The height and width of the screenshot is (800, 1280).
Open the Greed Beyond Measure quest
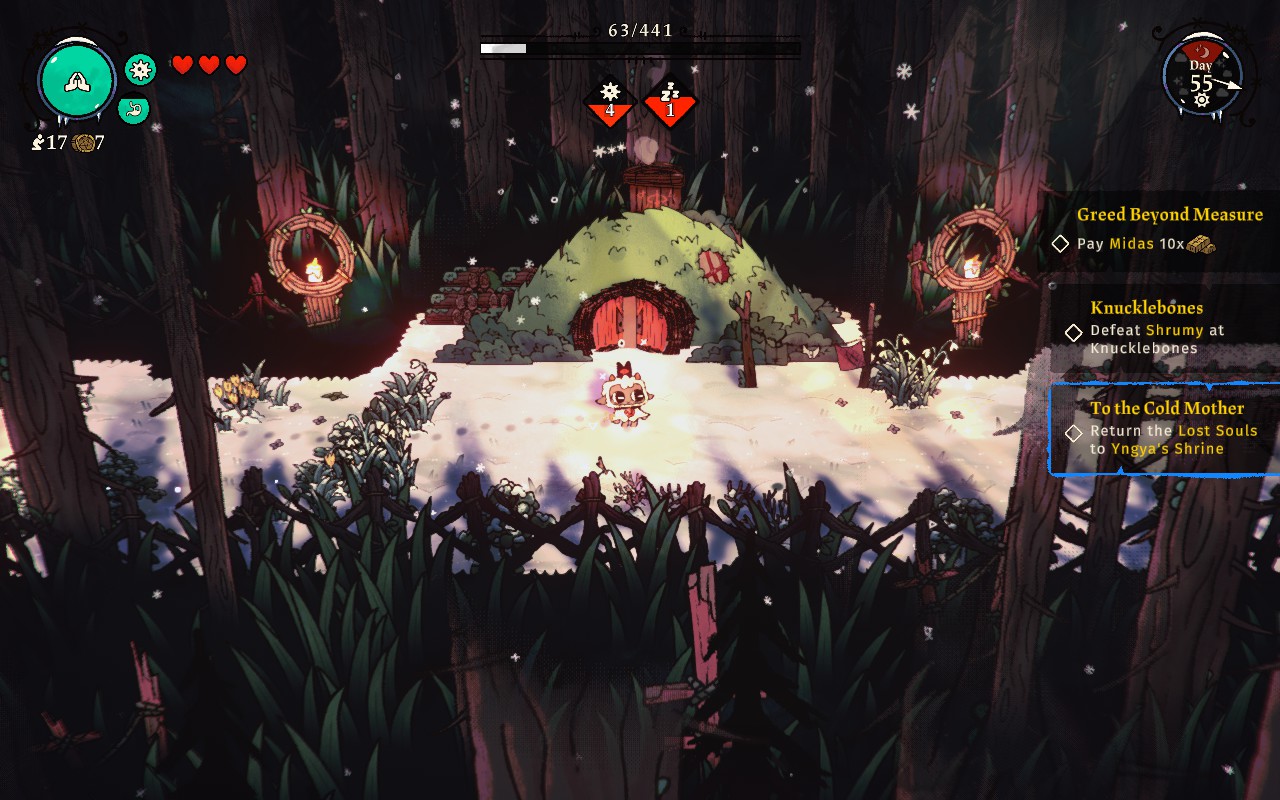(x=1168, y=228)
